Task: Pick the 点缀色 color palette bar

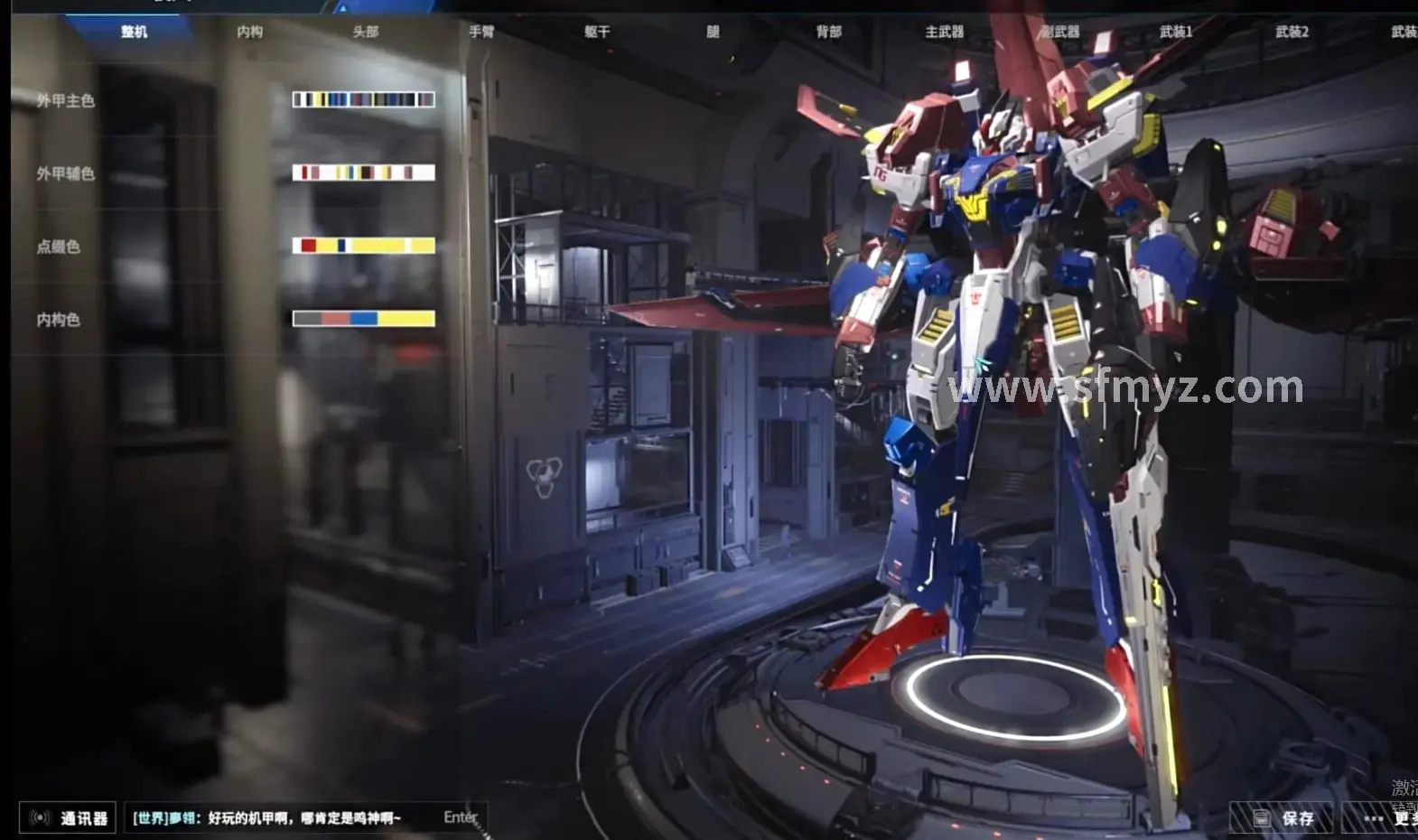Action: click(363, 246)
